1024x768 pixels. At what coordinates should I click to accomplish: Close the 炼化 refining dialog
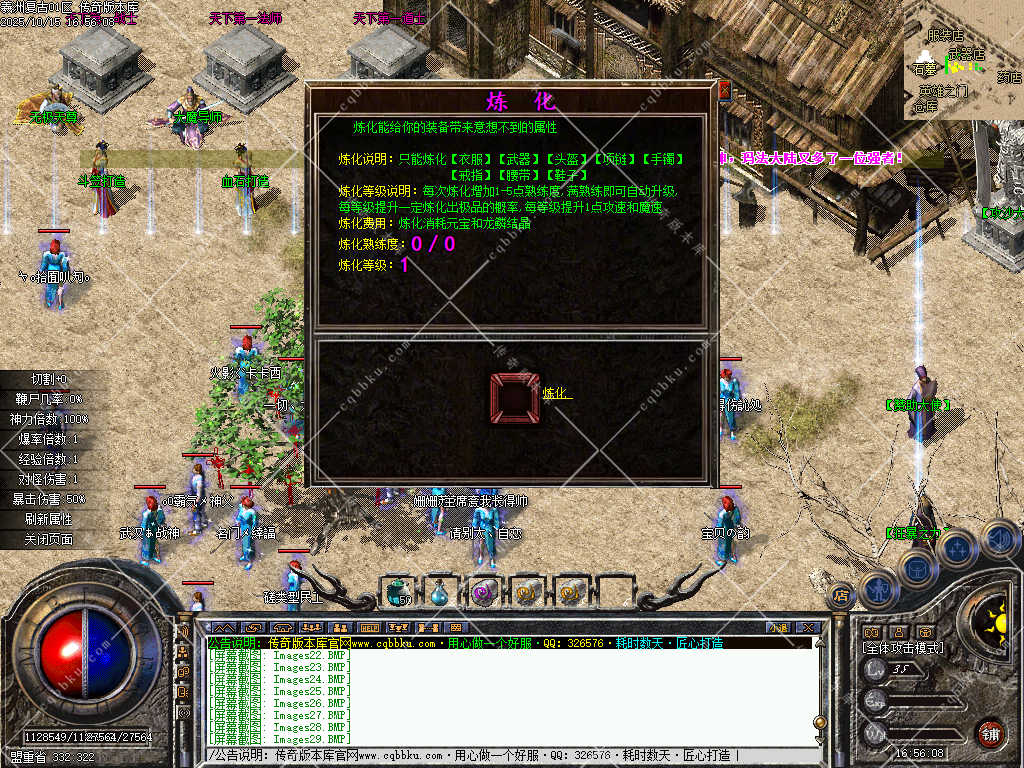tap(724, 91)
